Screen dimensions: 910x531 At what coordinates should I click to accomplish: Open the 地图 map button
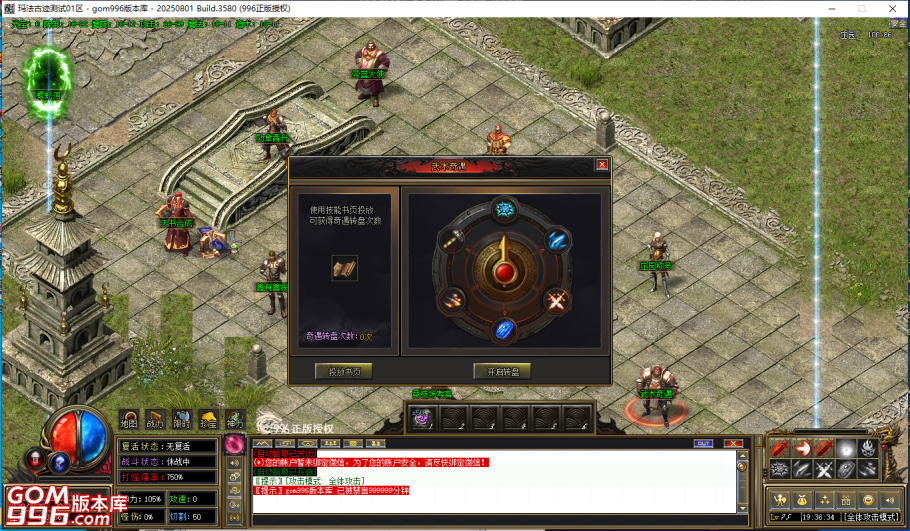point(129,420)
